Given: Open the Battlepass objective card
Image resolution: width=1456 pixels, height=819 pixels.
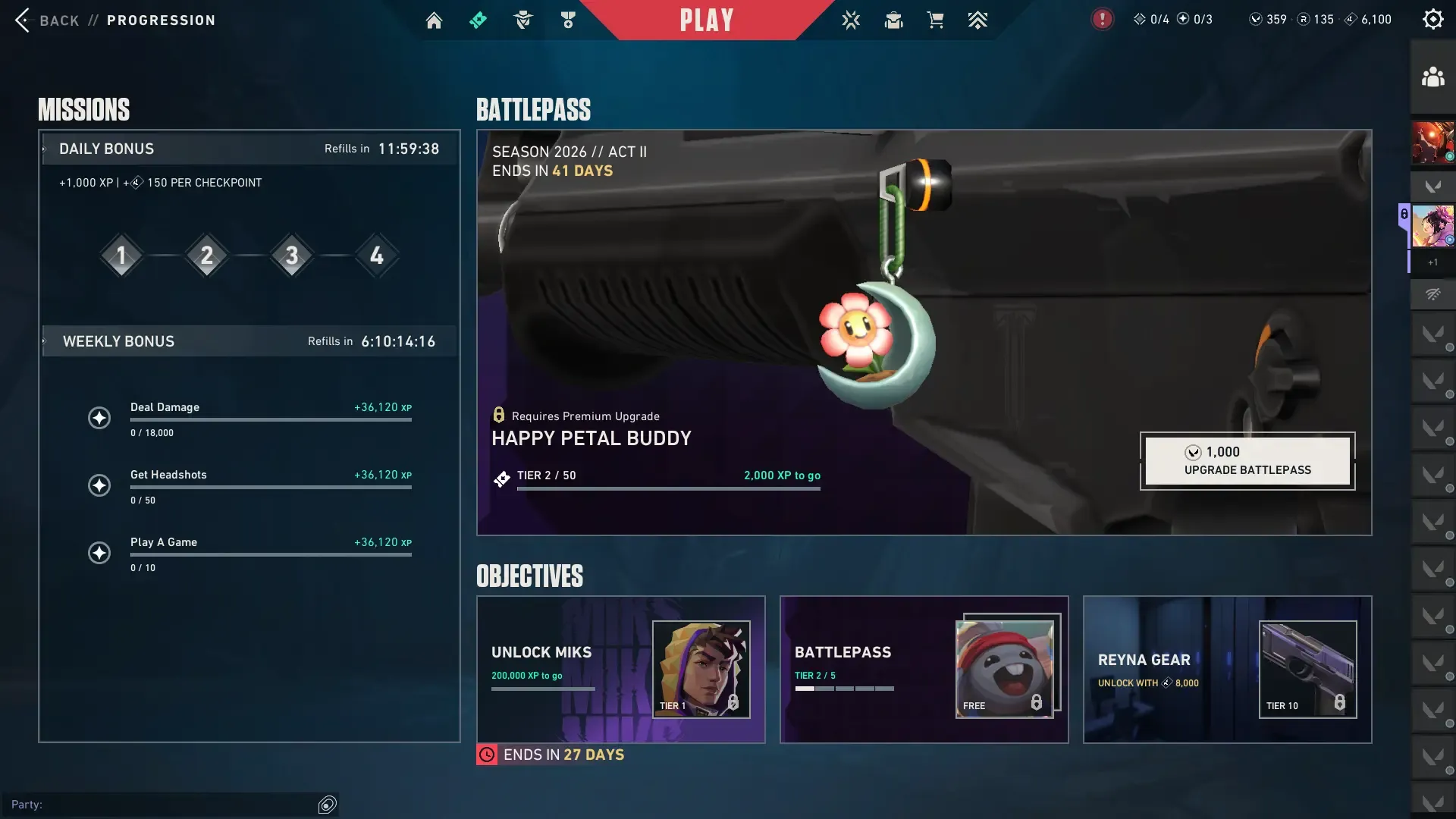Looking at the screenshot, I should click(x=924, y=670).
